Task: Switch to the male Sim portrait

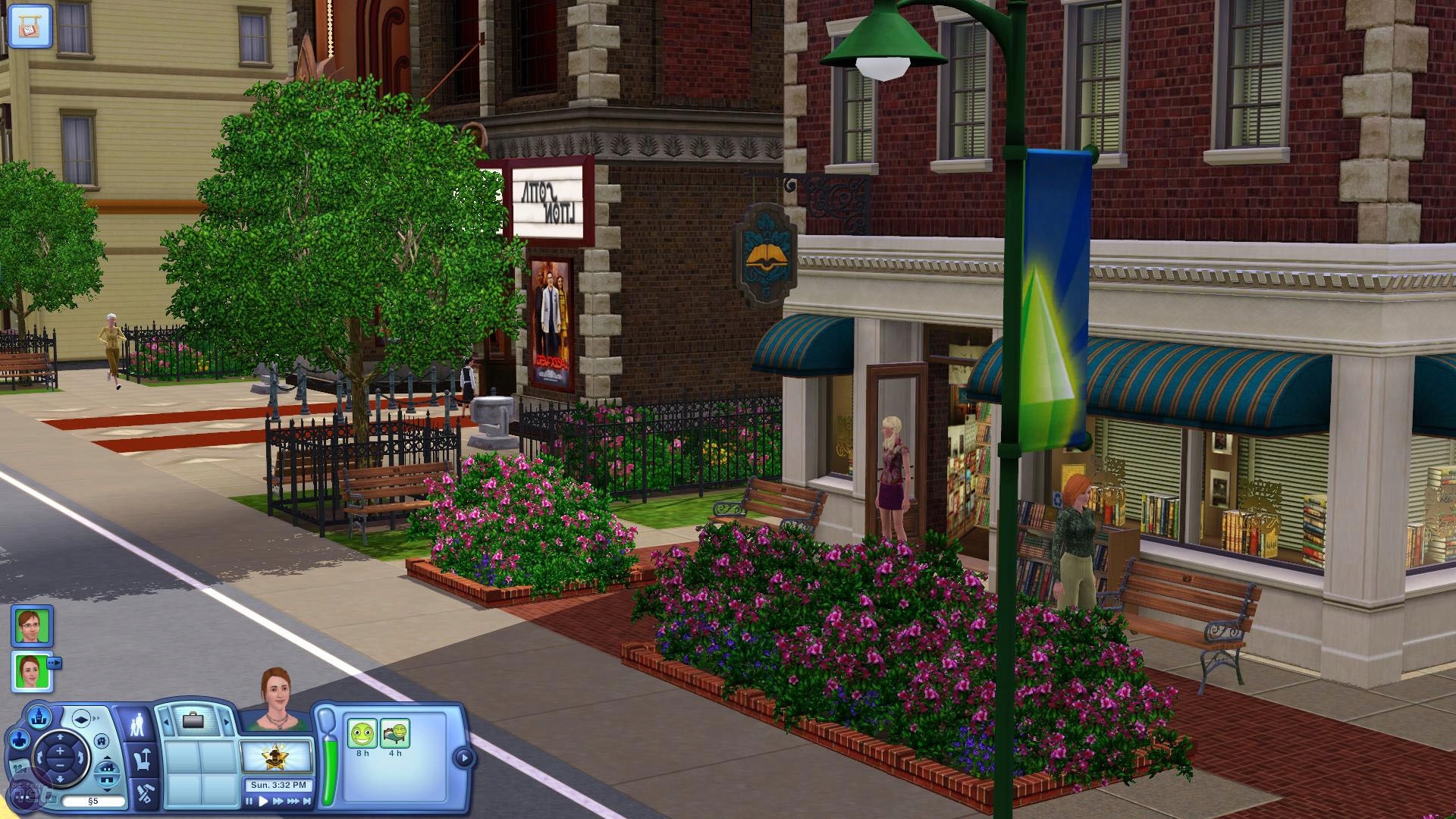Action: [x=30, y=629]
